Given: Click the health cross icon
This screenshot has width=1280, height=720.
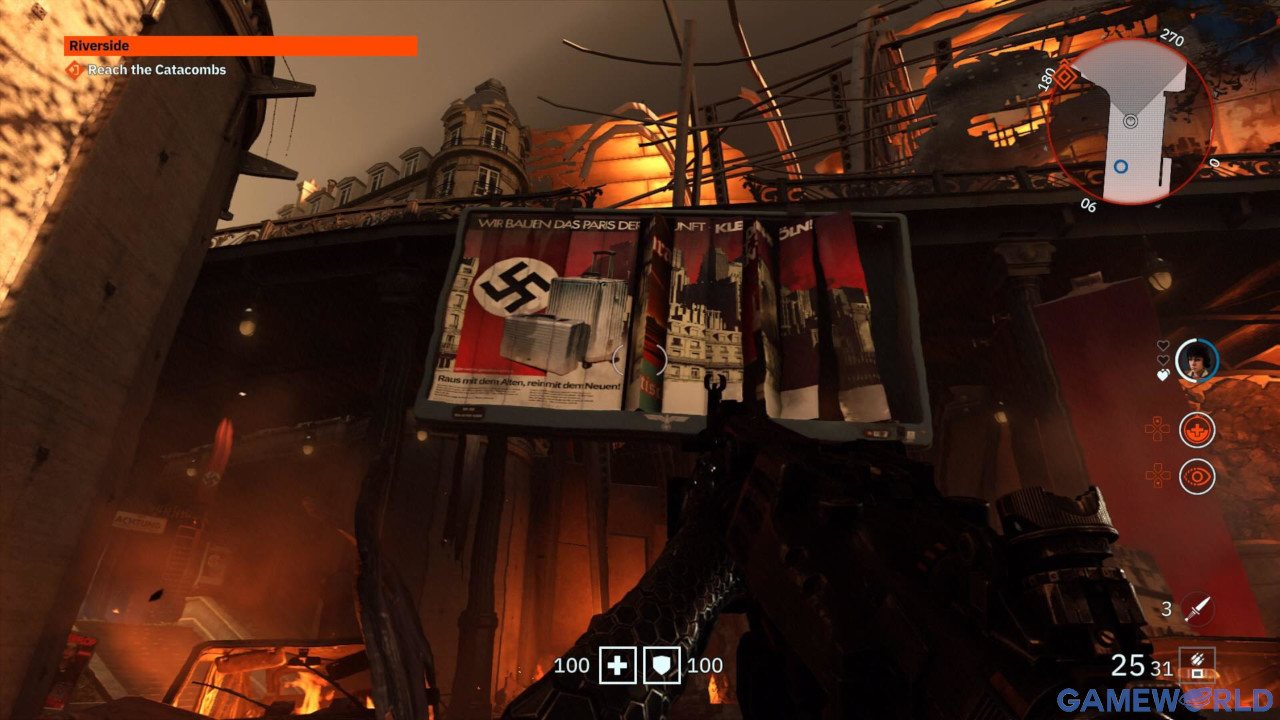Looking at the screenshot, I should click(x=617, y=666).
